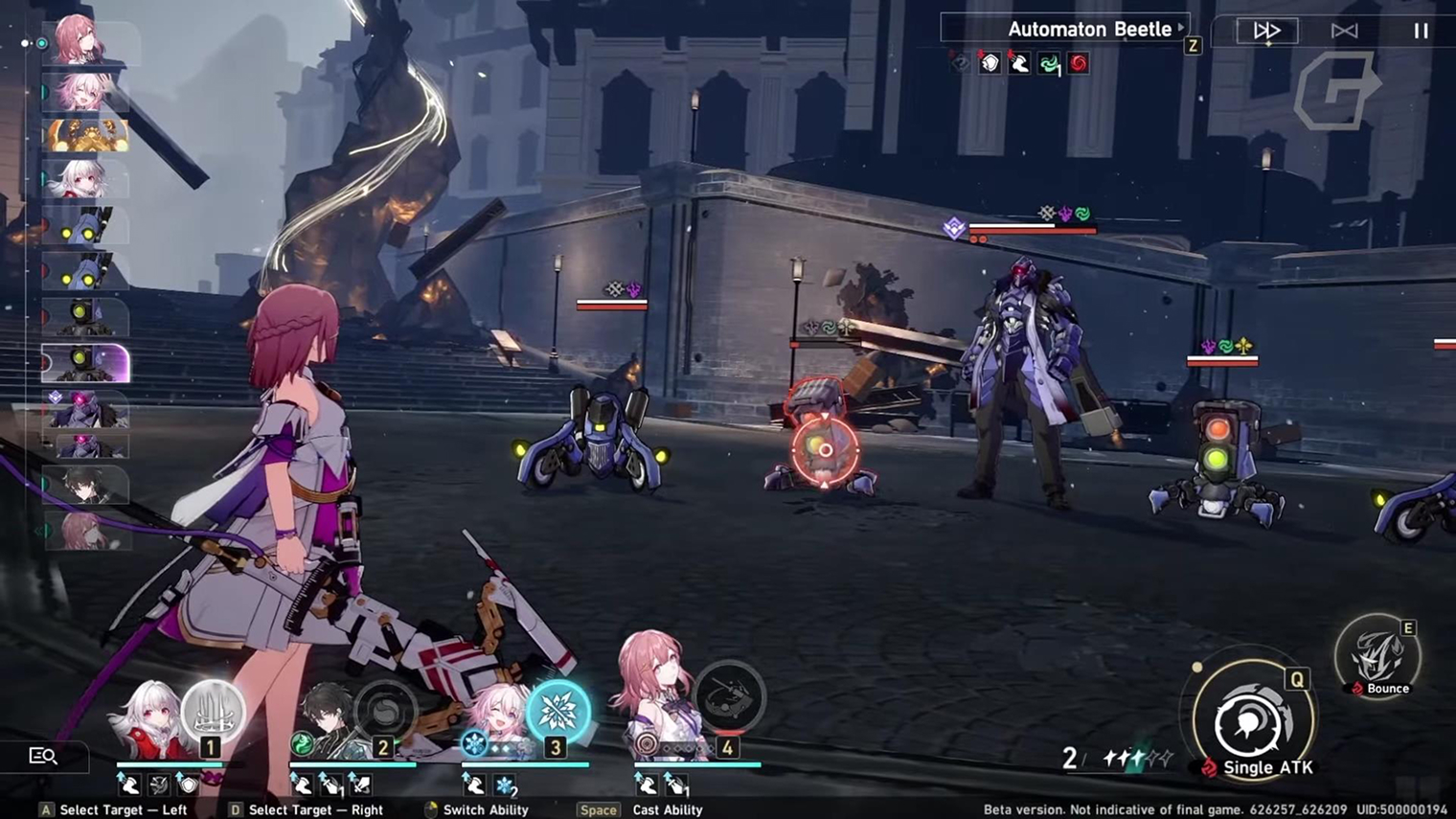
Task: Toggle the double-speed battle button
Action: pos(1265,31)
